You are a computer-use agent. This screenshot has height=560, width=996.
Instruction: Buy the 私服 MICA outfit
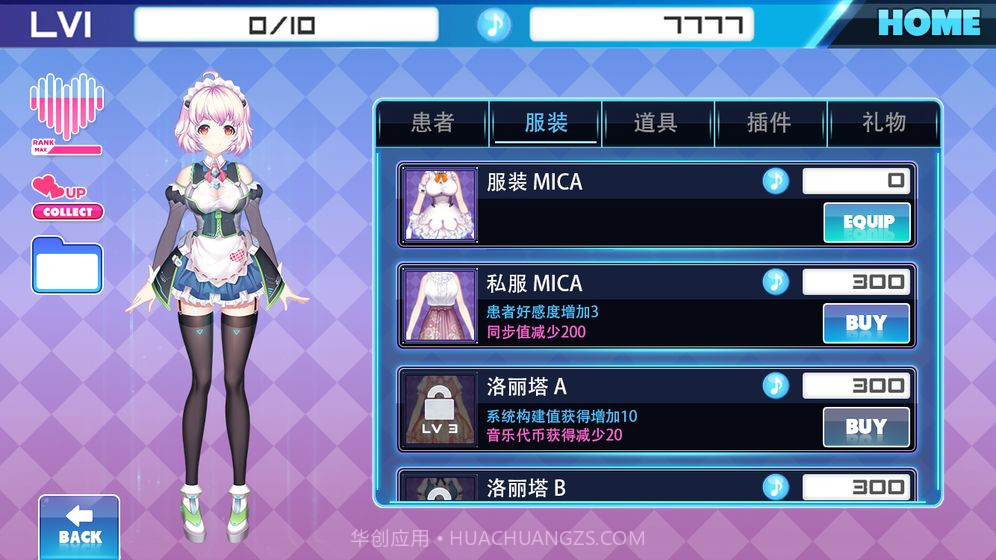point(866,324)
